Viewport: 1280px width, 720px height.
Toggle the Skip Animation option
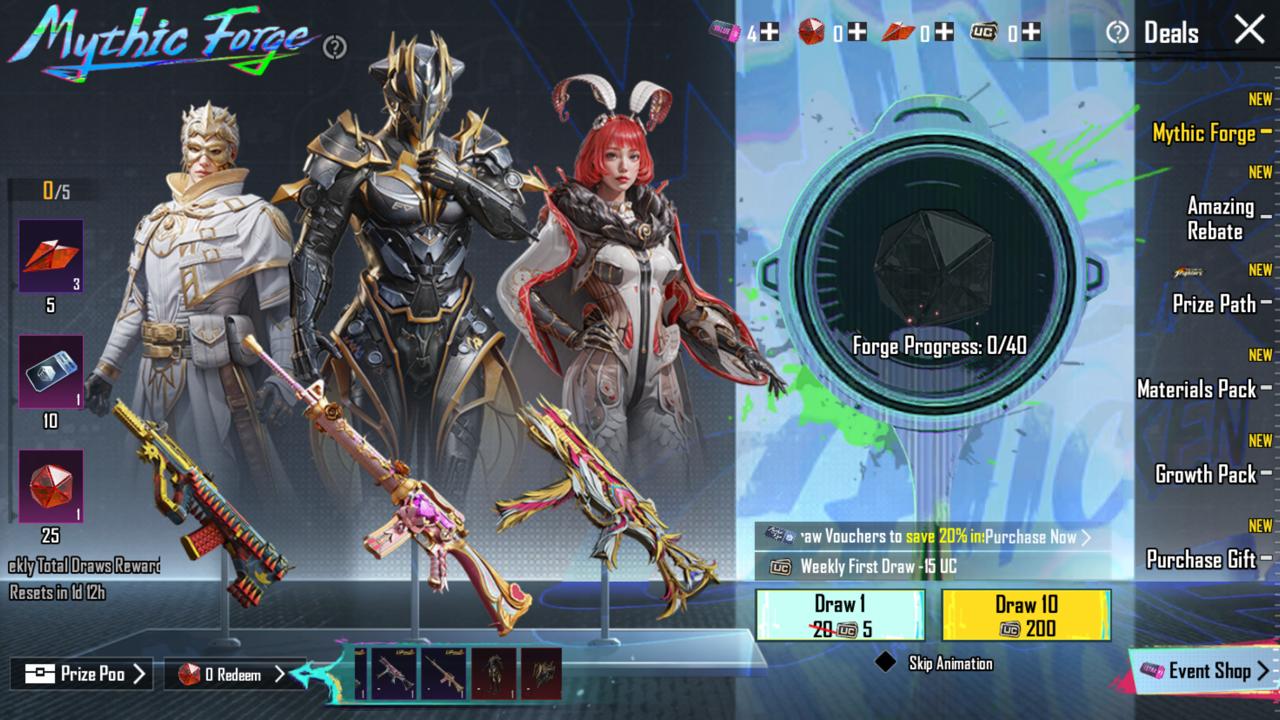pyautogui.click(x=885, y=663)
